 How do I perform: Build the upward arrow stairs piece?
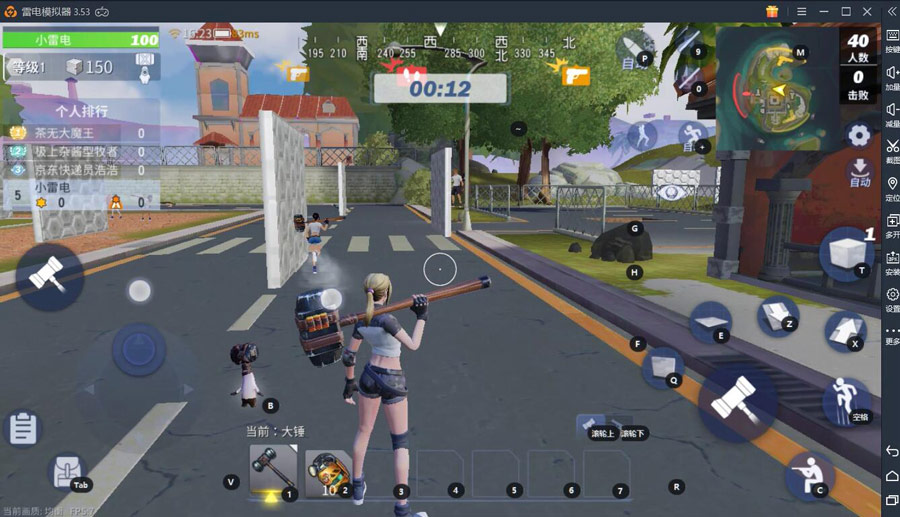pyautogui.click(x=843, y=328)
